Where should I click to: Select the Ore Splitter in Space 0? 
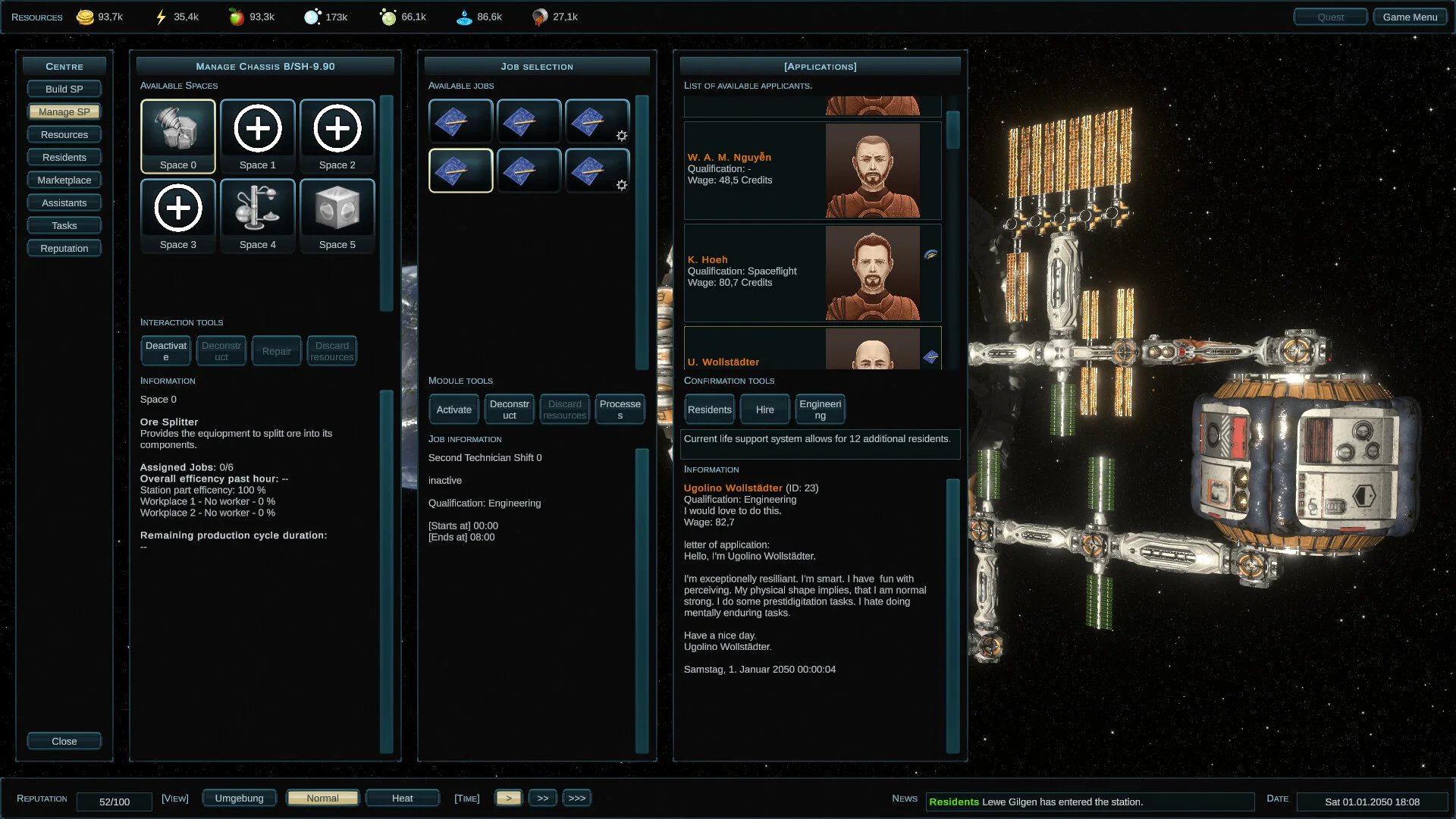[177, 136]
